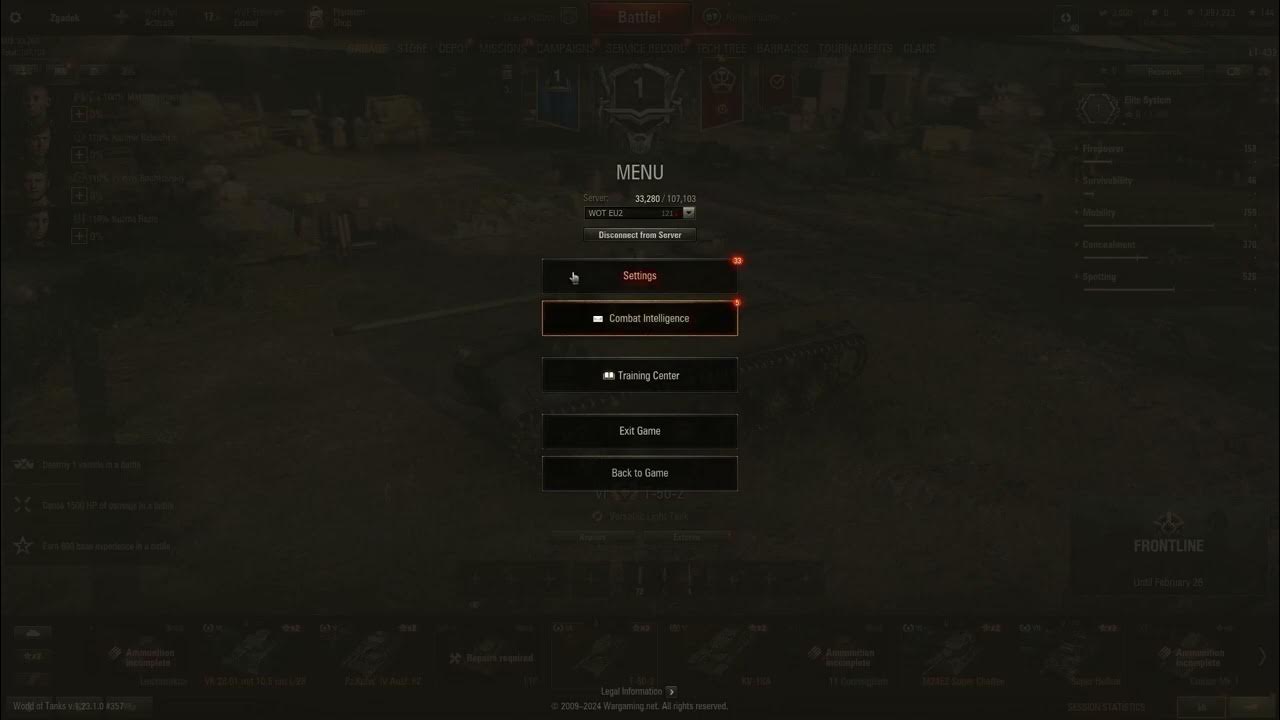1280x720 pixels.
Task: Click the Frontline event icon
Action: (x=1168, y=523)
